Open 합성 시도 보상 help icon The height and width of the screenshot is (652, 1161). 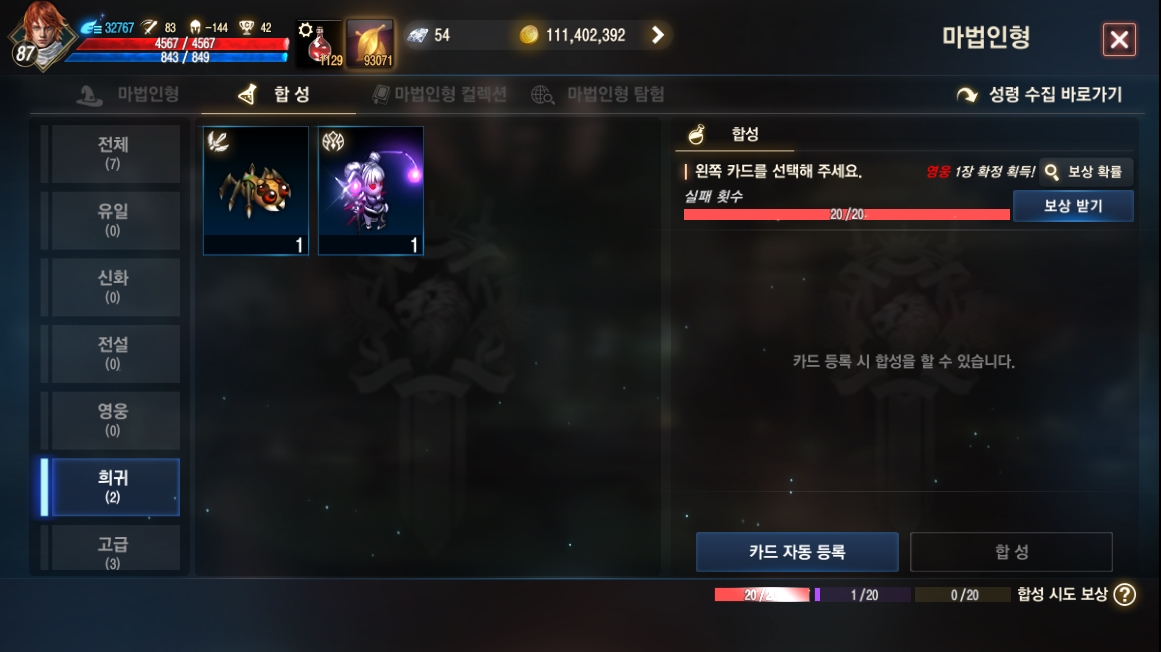[x=1125, y=594]
